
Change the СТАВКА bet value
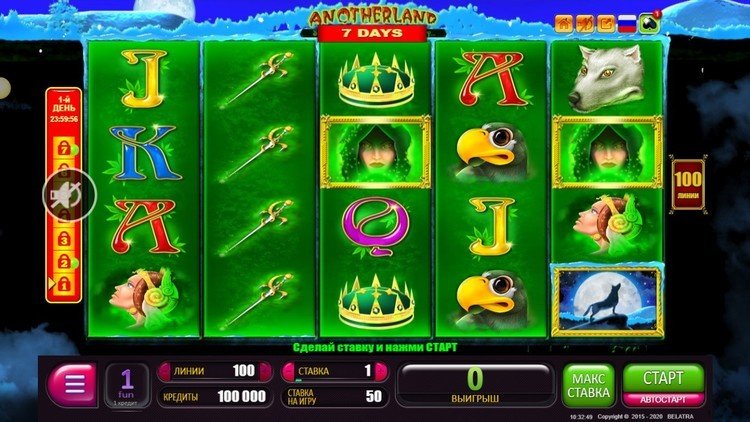pyautogui.click(x=335, y=371)
